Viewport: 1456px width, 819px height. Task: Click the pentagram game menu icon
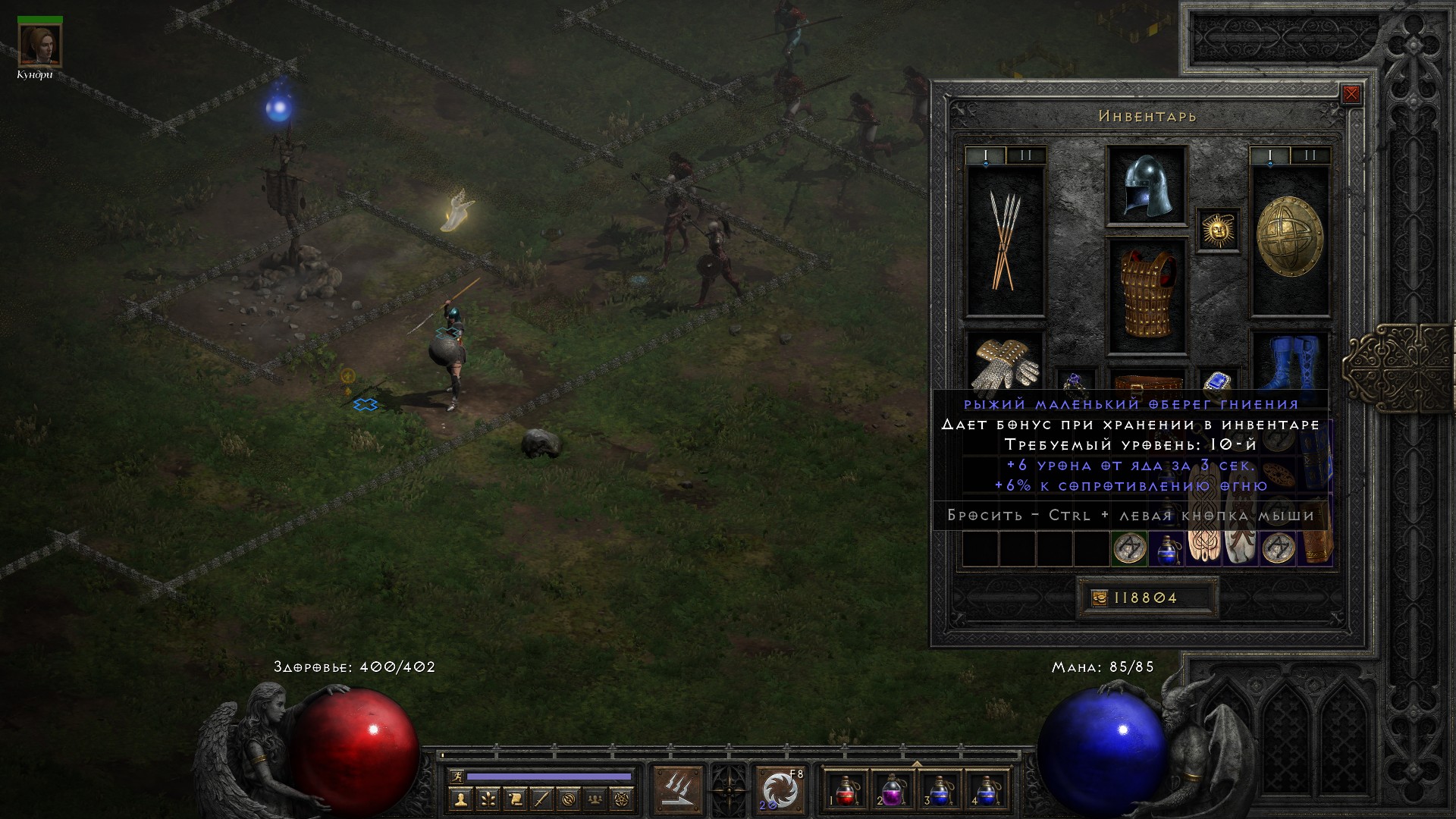pyautogui.click(x=623, y=799)
